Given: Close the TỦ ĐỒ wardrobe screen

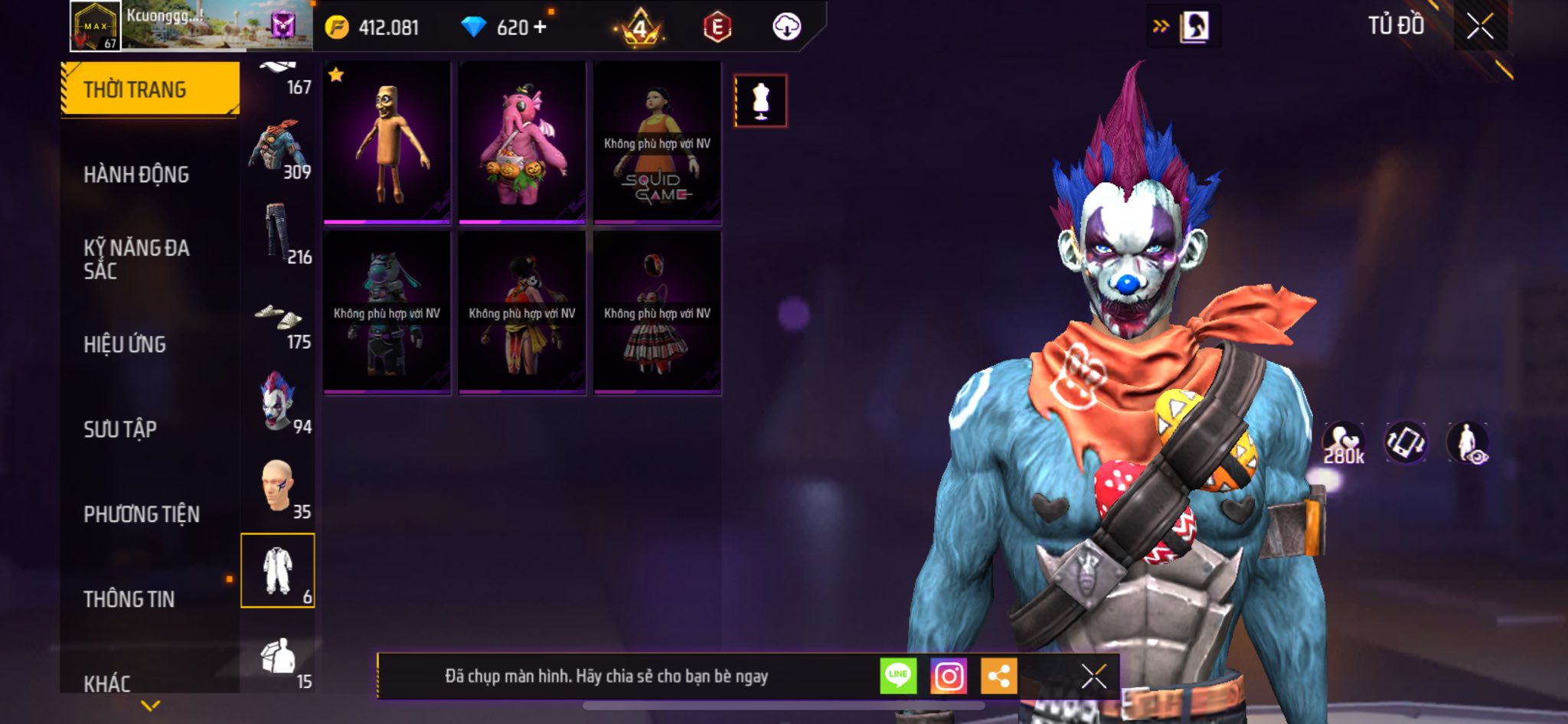Looking at the screenshot, I should pos(1480,27).
